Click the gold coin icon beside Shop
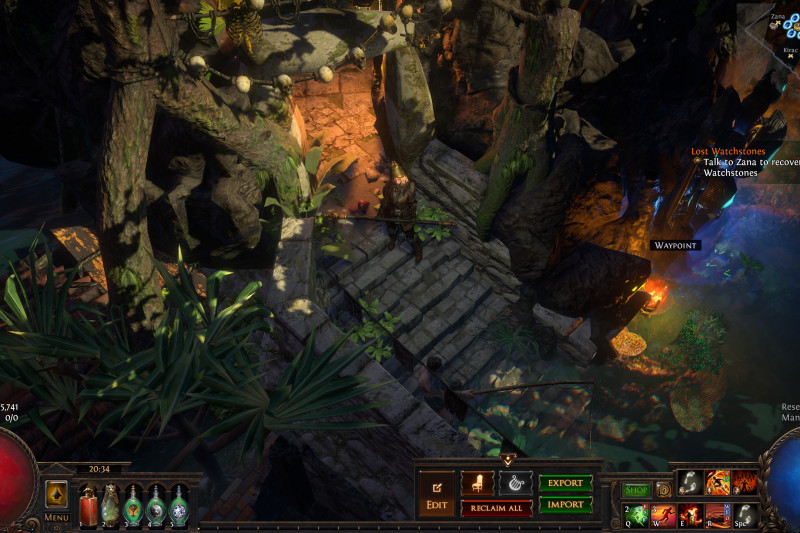The image size is (800, 533). coord(662,490)
